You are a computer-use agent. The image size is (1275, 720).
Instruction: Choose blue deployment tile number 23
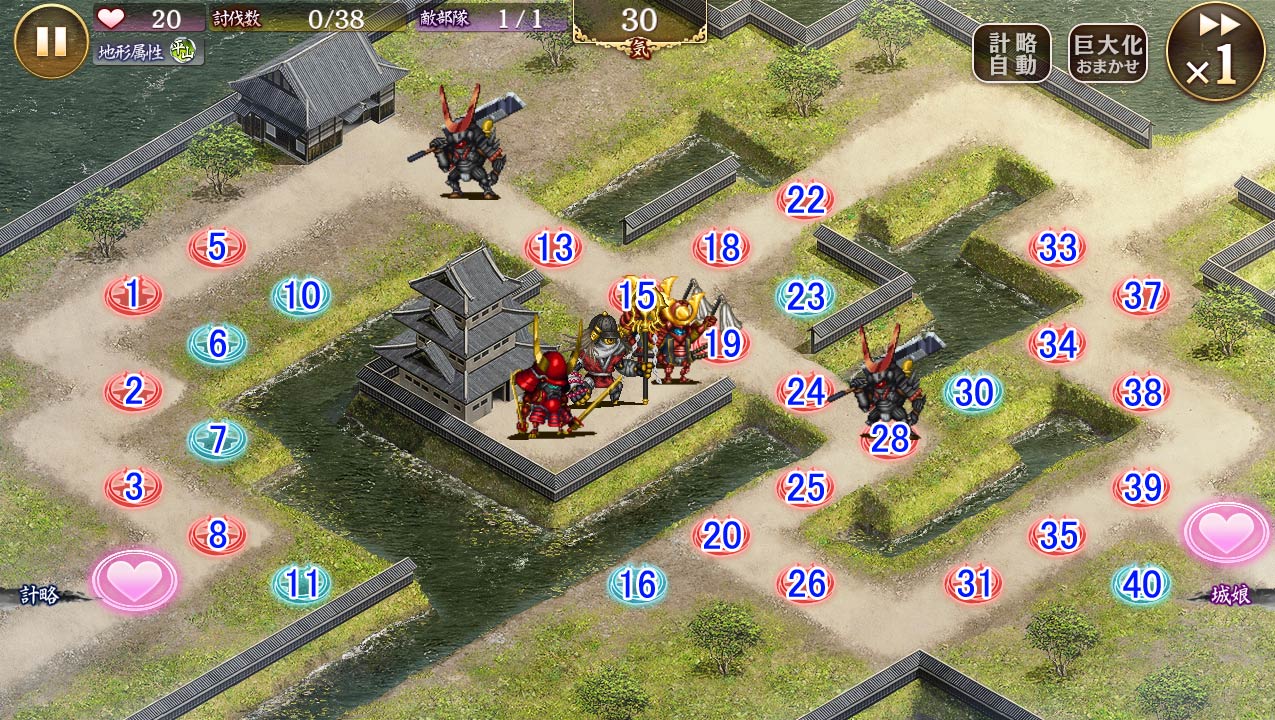point(805,296)
